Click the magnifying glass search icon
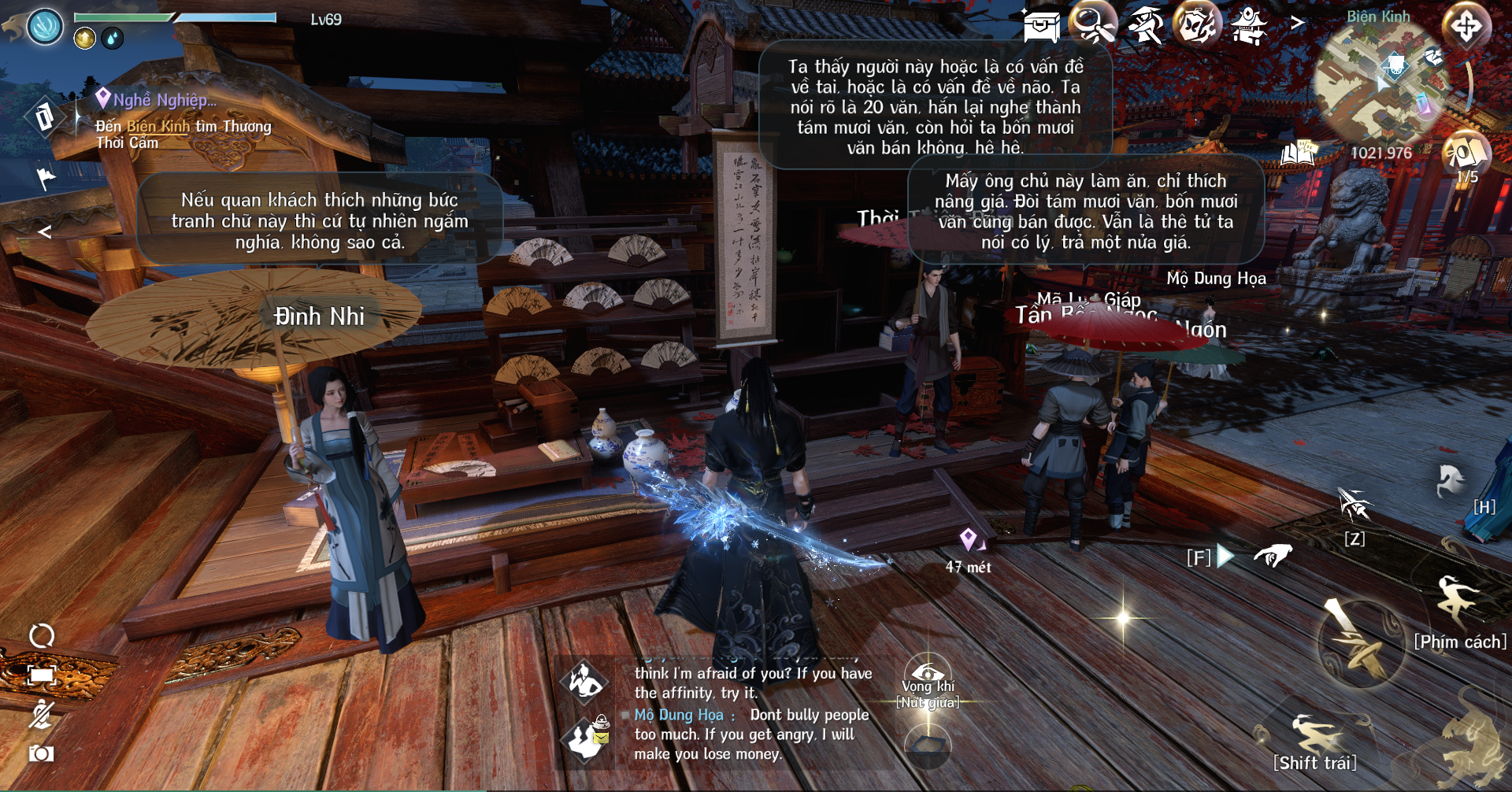 click(x=1093, y=26)
